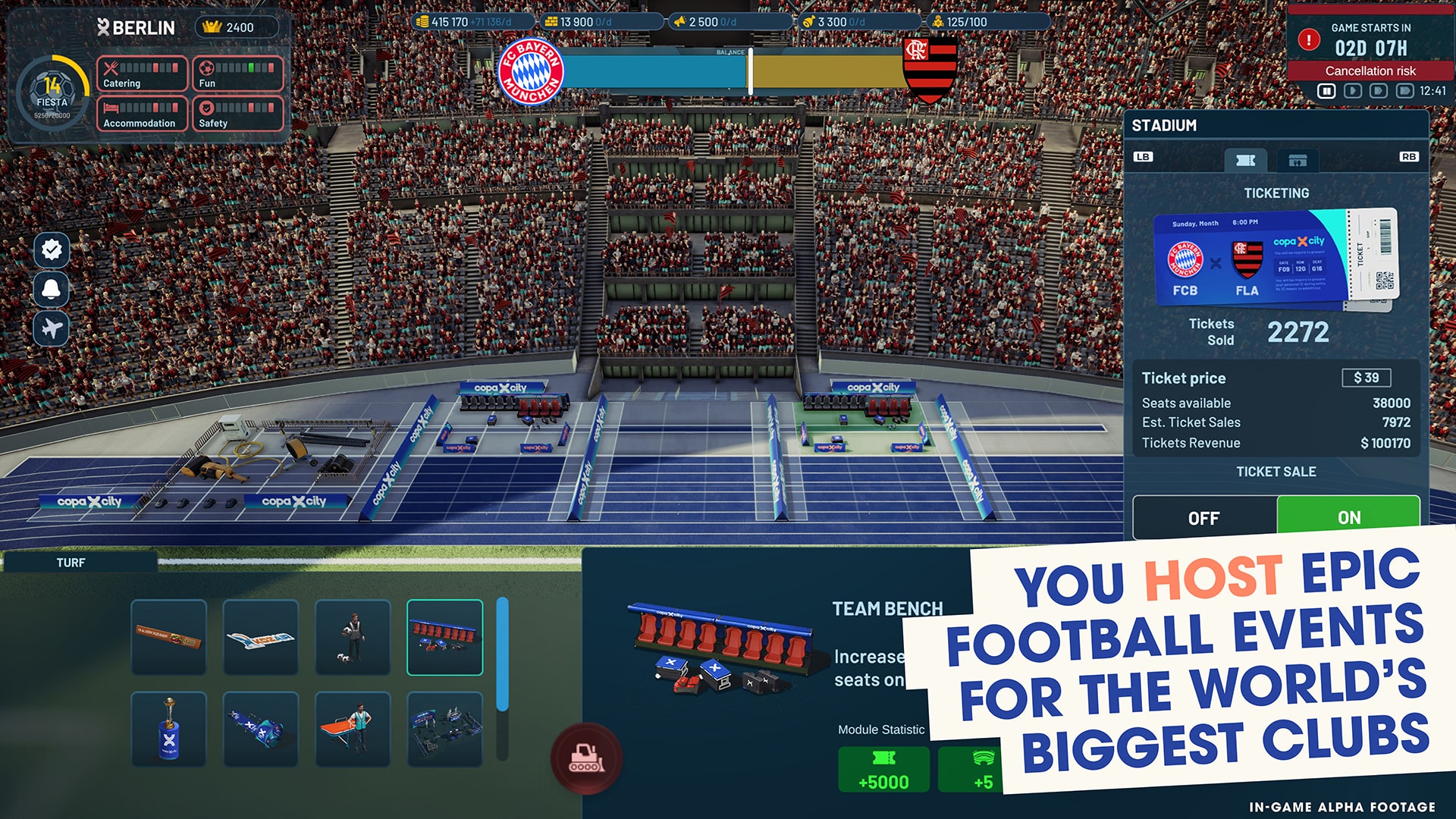
Task: Open the achievements checkmark icon in left sidebar
Action: [50, 249]
